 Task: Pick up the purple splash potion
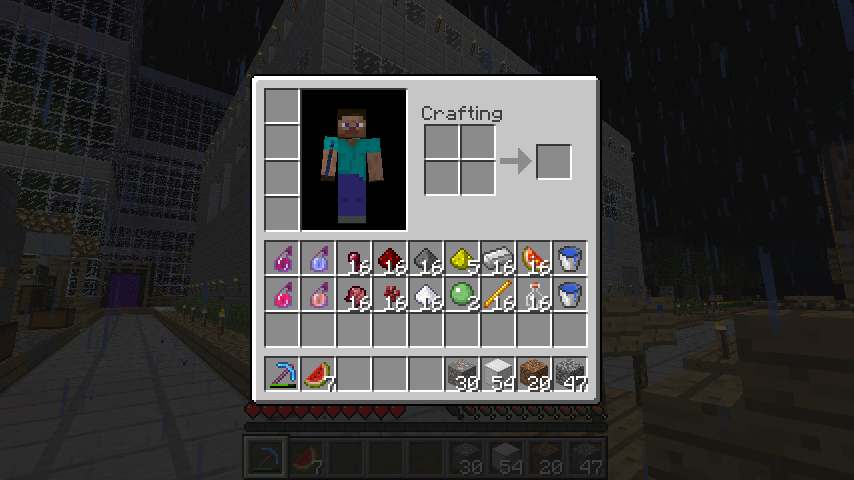(x=283, y=259)
